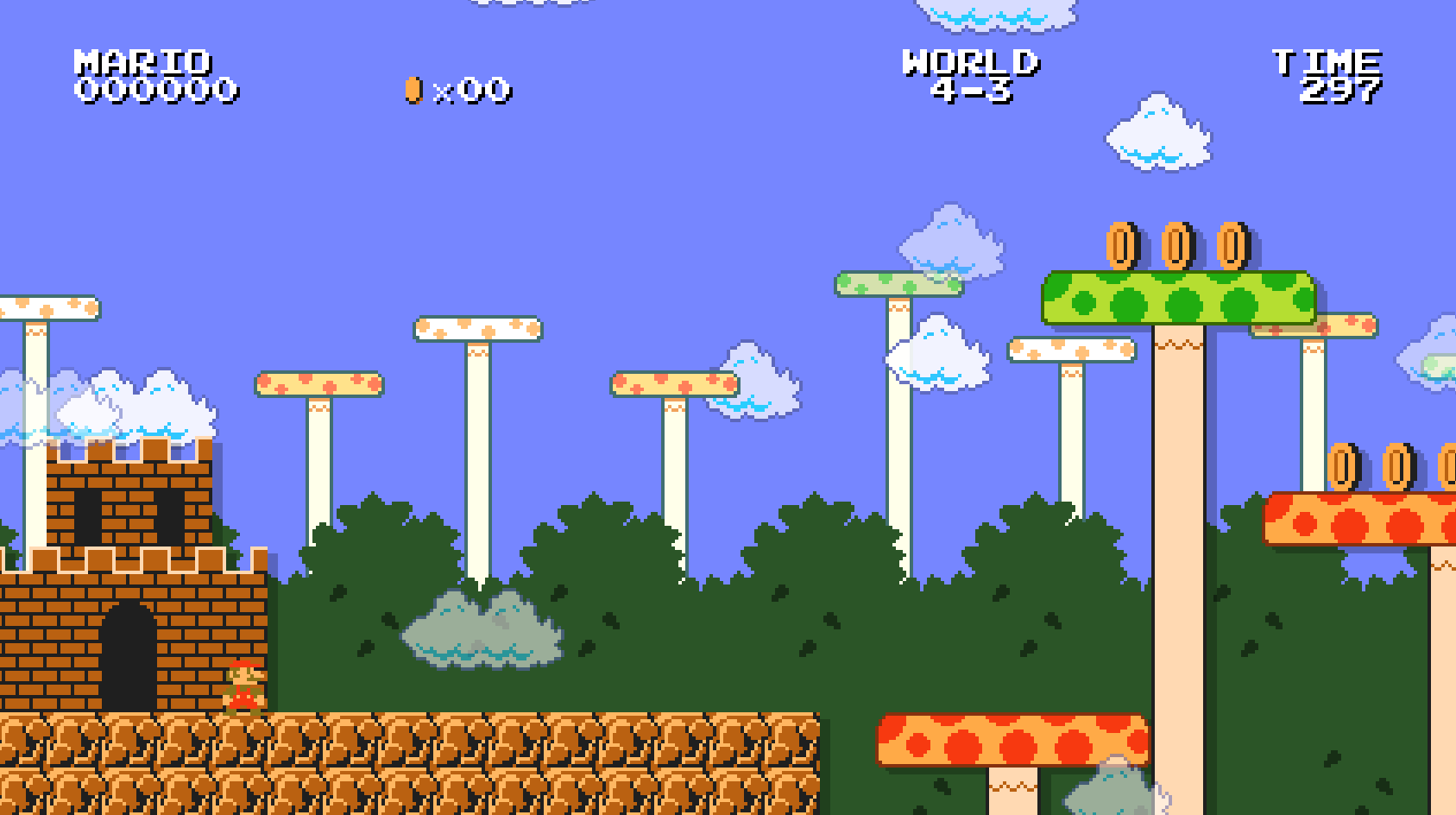Image resolution: width=1456 pixels, height=815 pixels.
Task: Select the MARIO score label
Action: (142, 60)
